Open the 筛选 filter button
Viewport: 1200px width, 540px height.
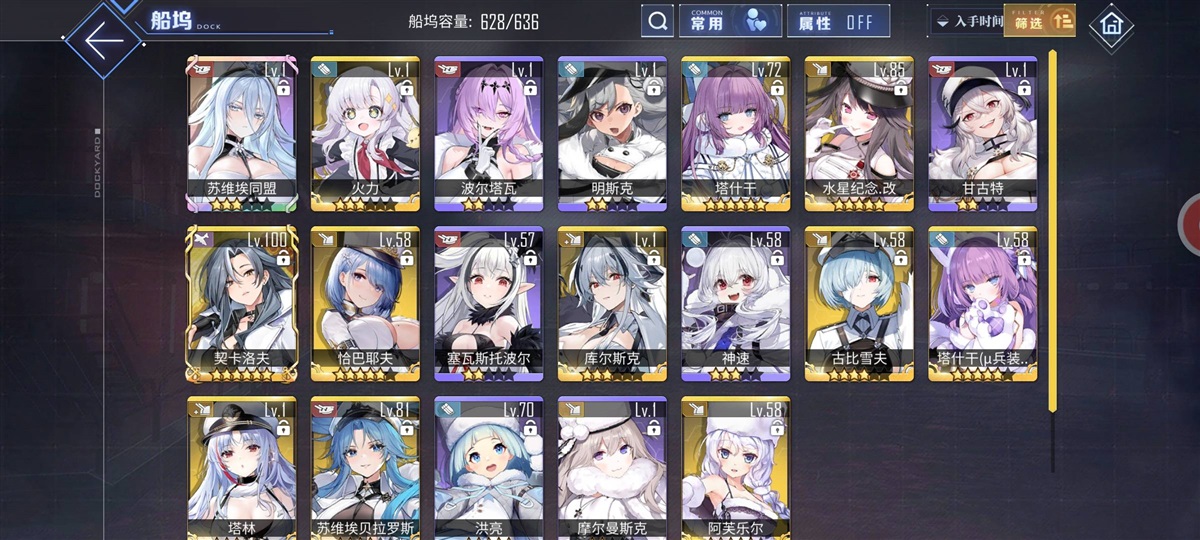click(1039, 20)
